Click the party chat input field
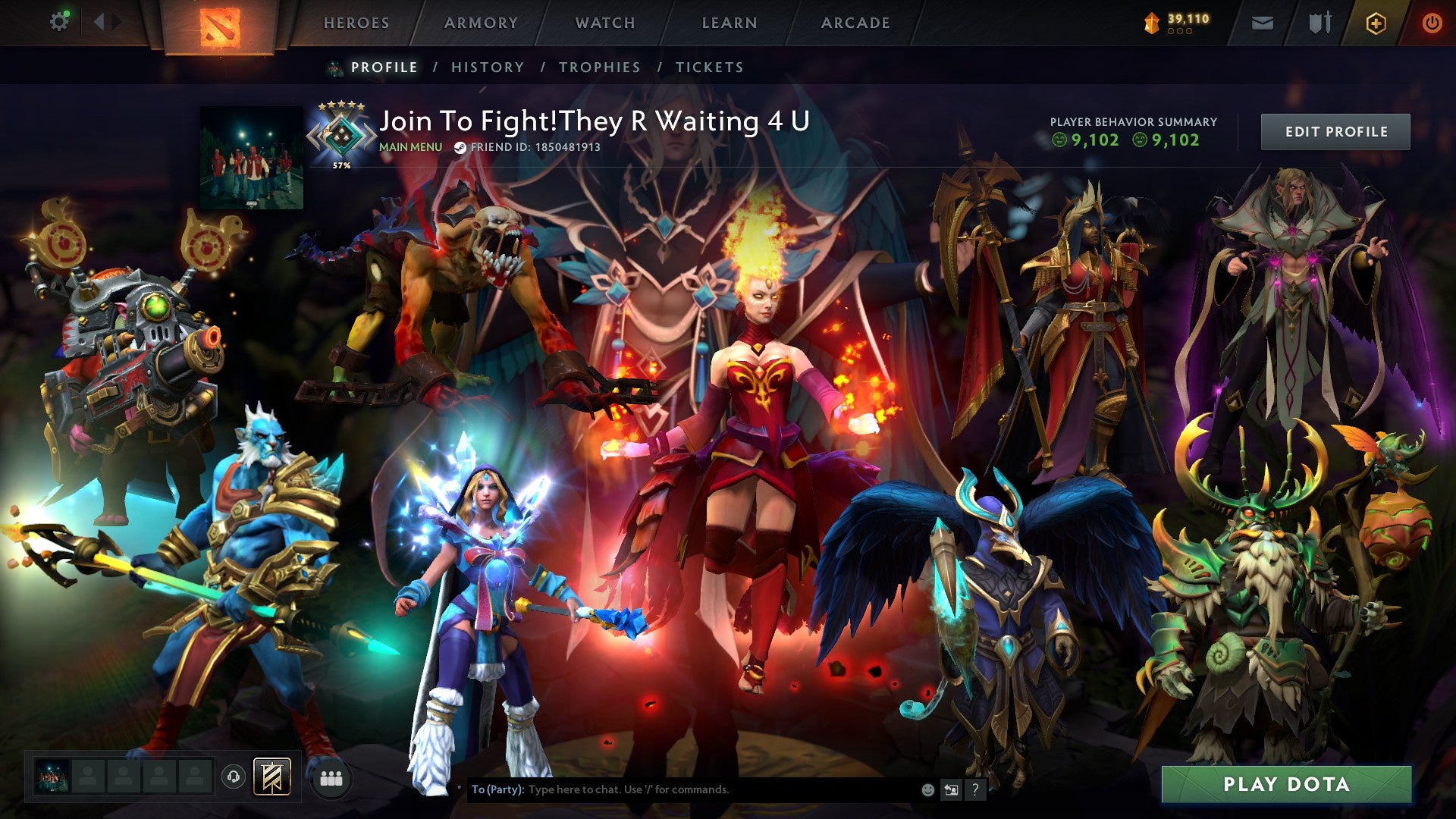 click(682, 789)
